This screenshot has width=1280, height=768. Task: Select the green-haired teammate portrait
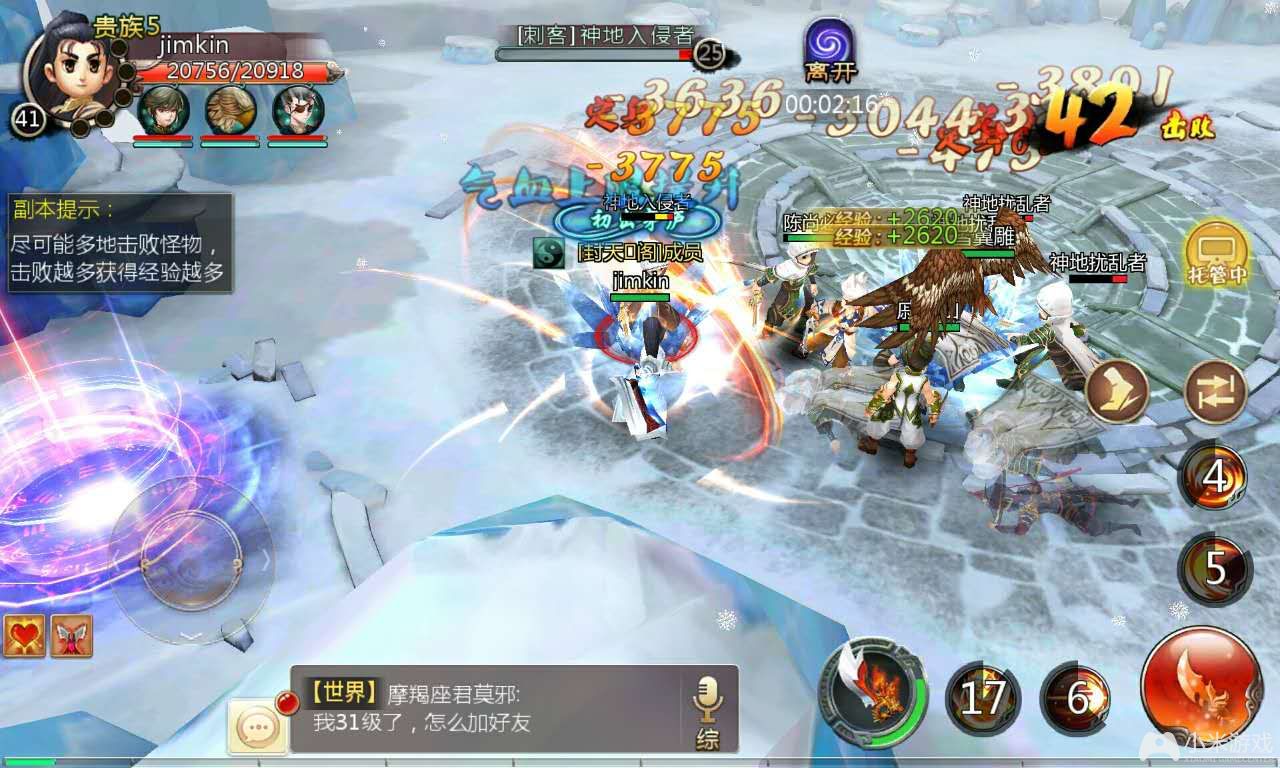163,110
